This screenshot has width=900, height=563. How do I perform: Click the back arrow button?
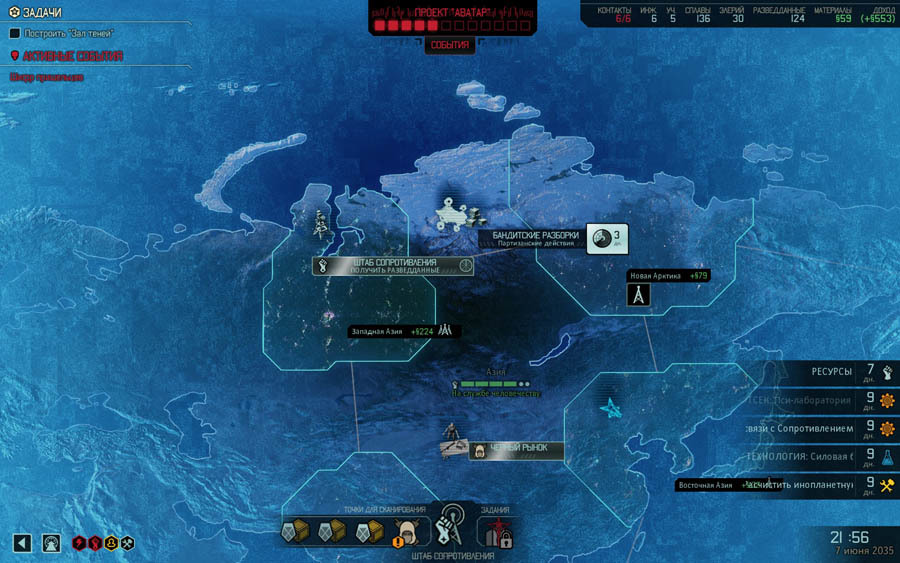click(x=22, y=542)
